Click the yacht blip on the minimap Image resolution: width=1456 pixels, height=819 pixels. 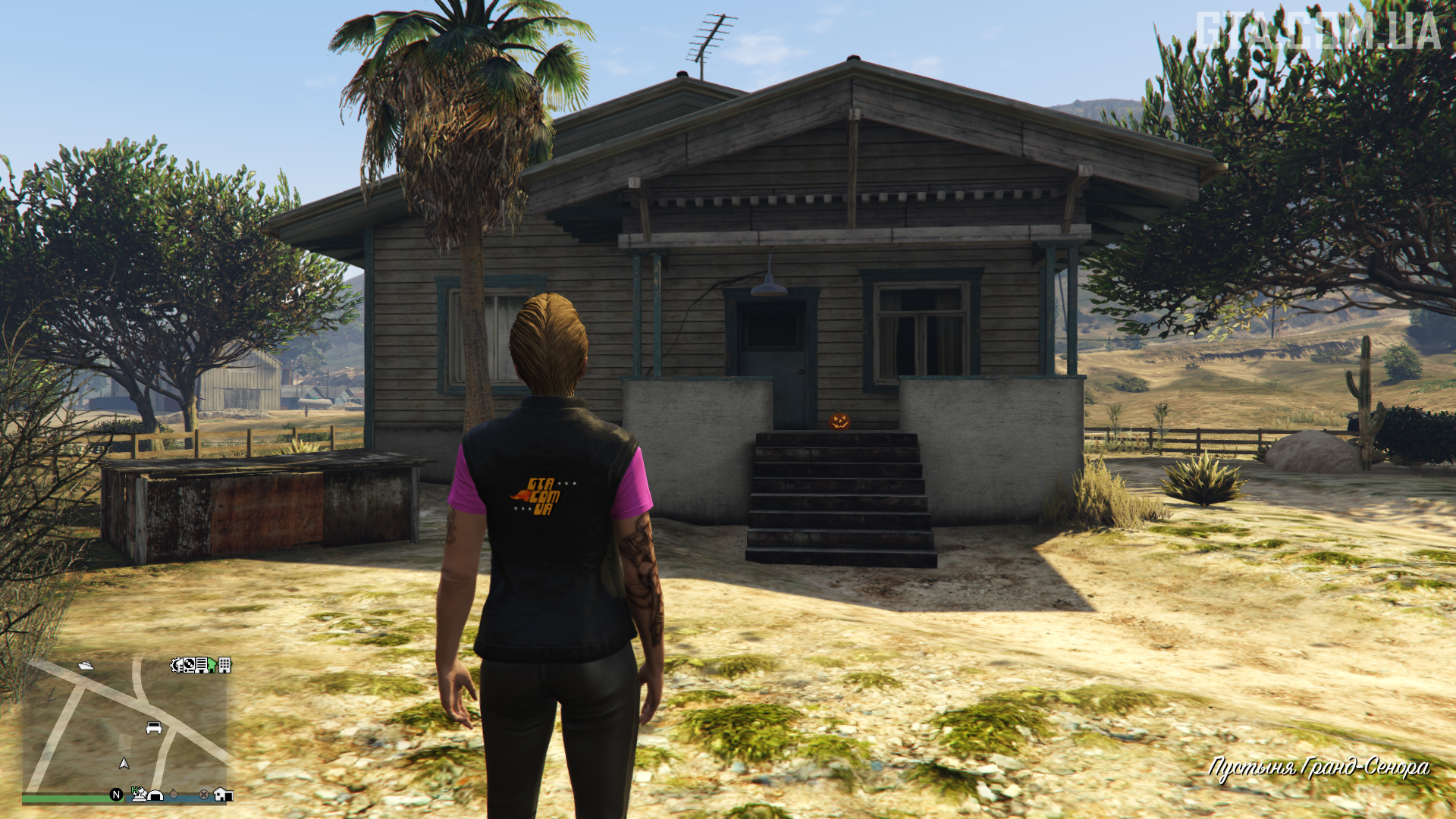point(86,665)
